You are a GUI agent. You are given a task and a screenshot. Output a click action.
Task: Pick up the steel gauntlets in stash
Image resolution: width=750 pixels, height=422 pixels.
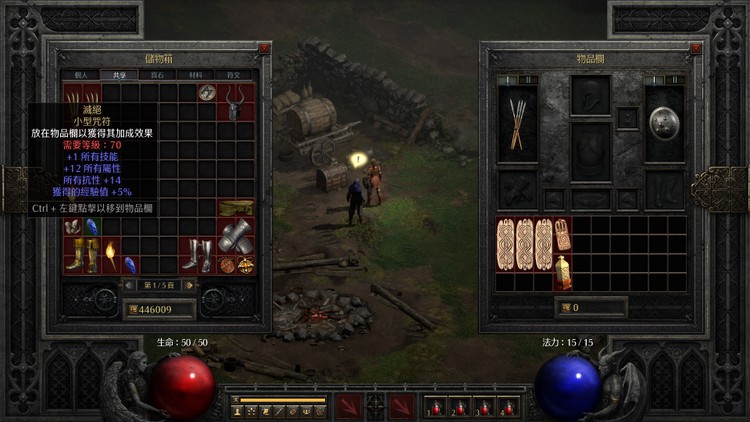(x=235, y=237)
